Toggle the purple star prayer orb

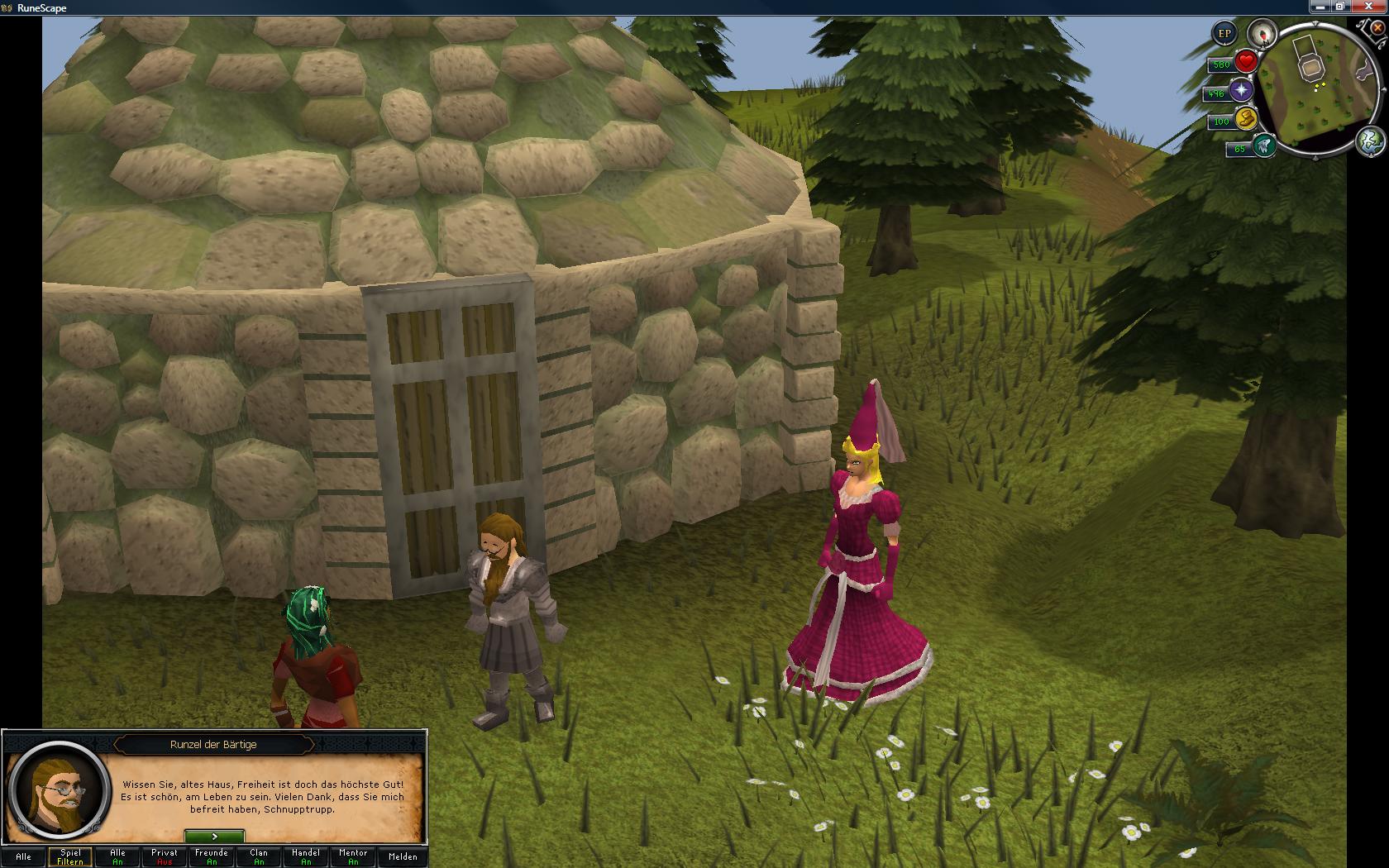1241,91
